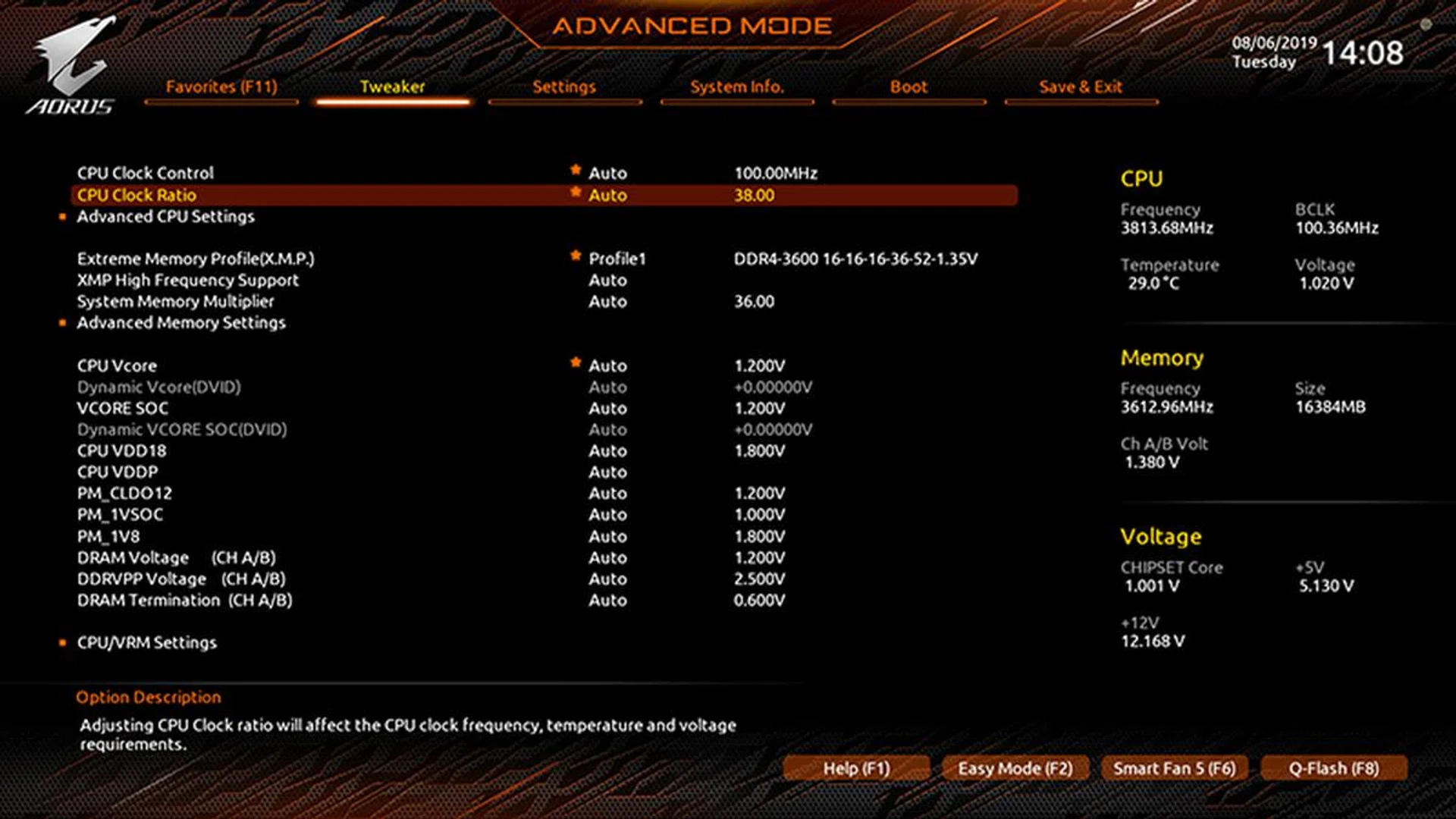Open the System Info. tab

[x=736, y=86]
